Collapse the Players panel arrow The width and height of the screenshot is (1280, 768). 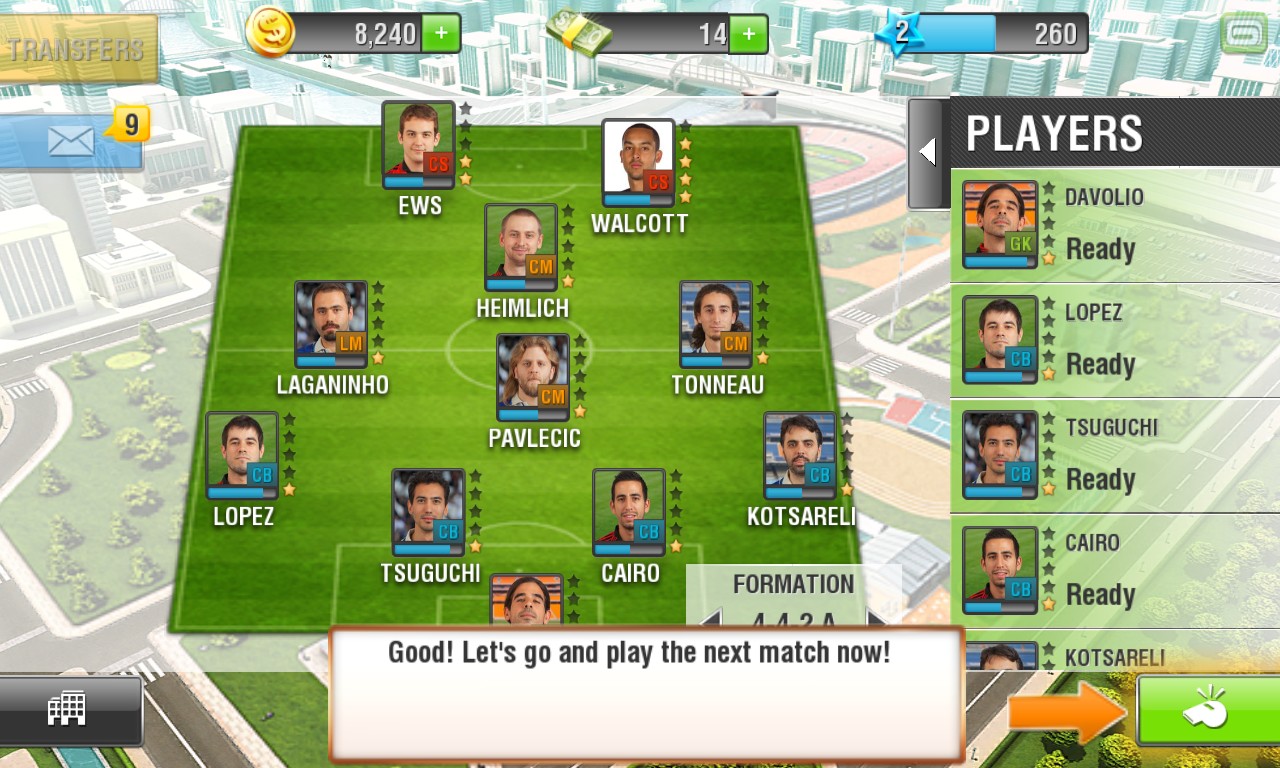click(x=927, y=152)
